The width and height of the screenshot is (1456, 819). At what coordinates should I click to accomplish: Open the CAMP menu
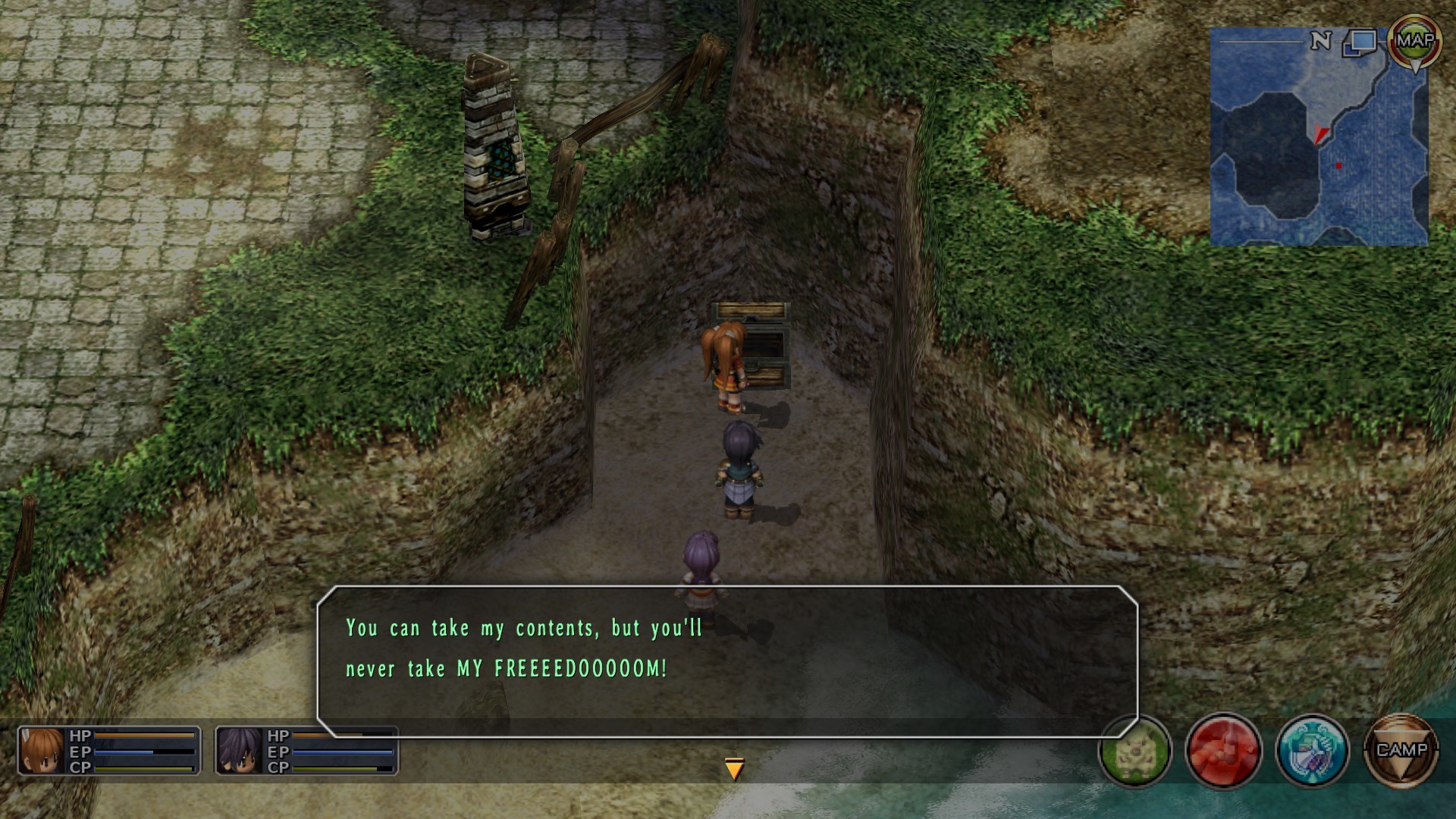pyautogui.click(x=1401, y=751)
